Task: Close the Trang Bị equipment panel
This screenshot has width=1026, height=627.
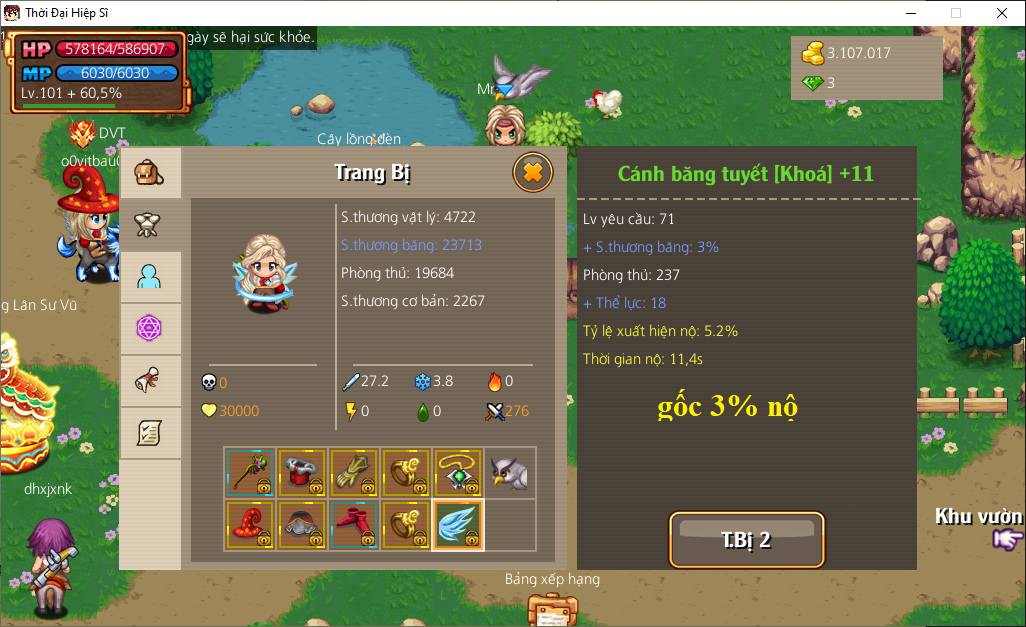Action: [533, 173]
